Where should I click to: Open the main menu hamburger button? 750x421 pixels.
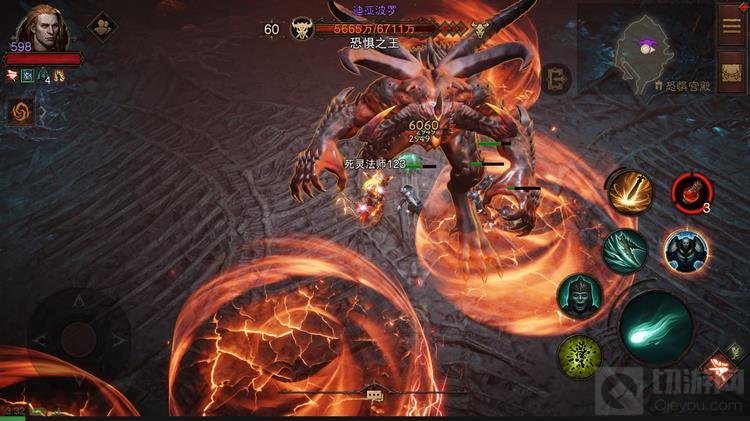click(731, 21)
